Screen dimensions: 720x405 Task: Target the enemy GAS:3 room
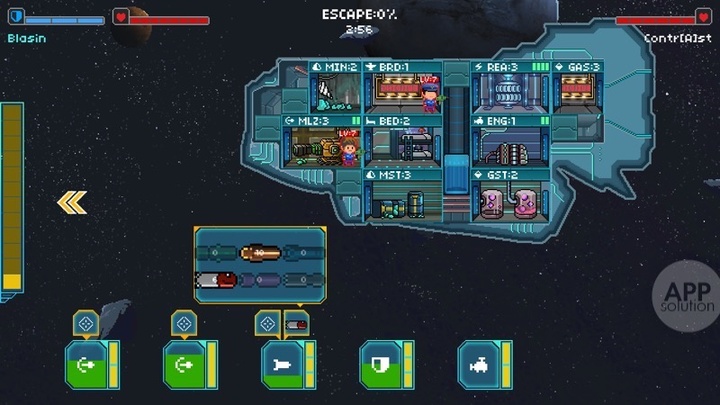click(577, 89)
